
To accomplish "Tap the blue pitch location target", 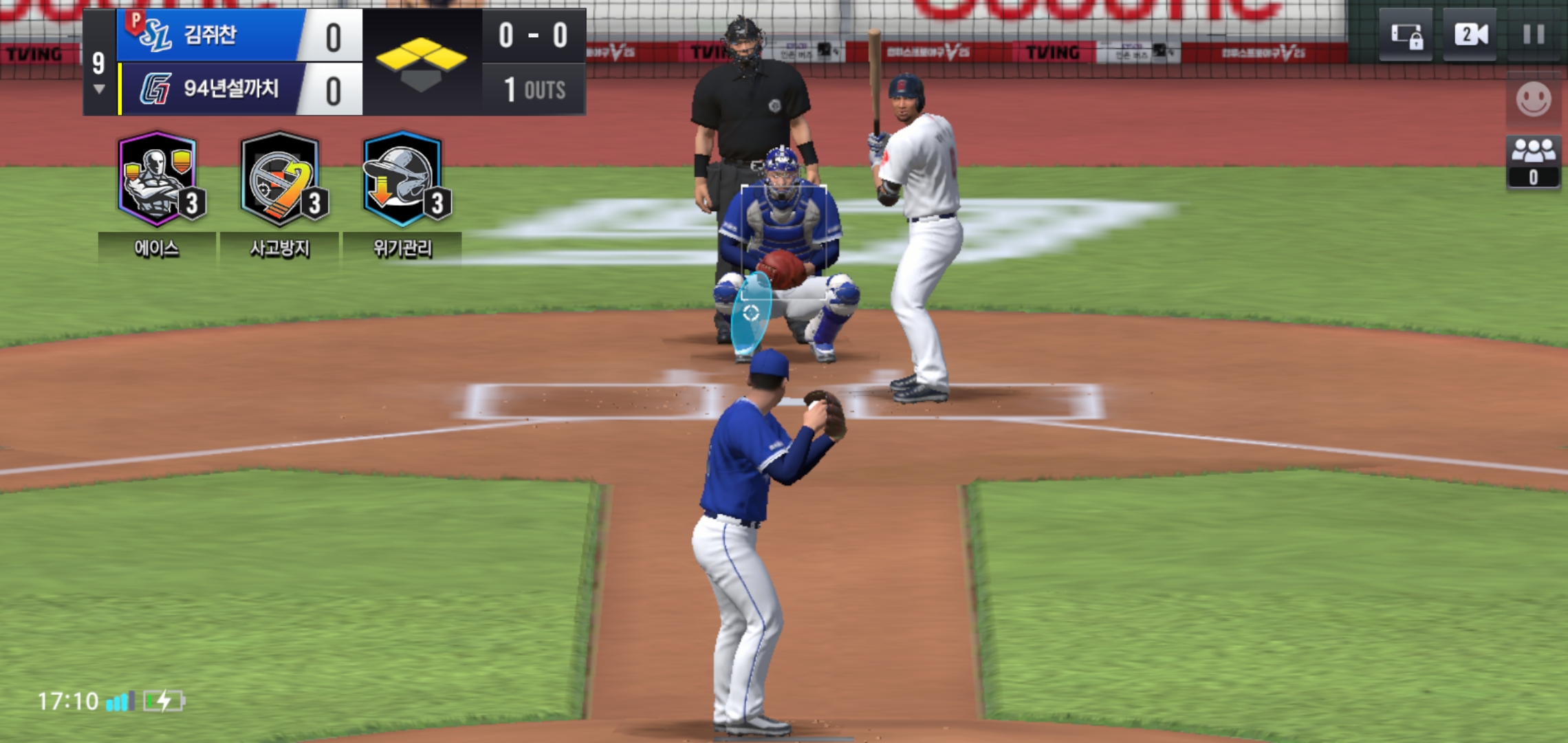I will 750,314.
